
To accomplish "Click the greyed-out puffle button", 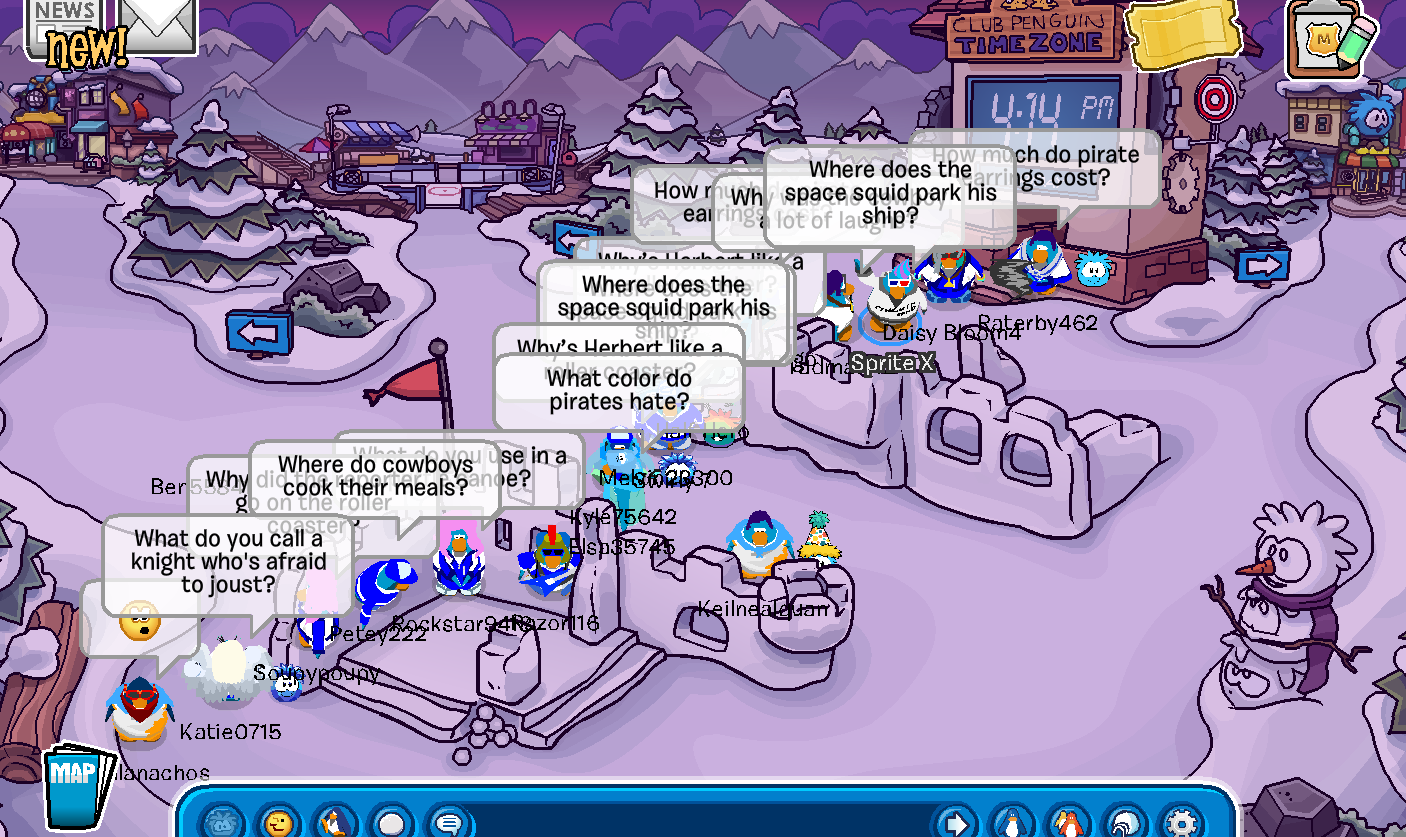I will [x=222, y=823].
